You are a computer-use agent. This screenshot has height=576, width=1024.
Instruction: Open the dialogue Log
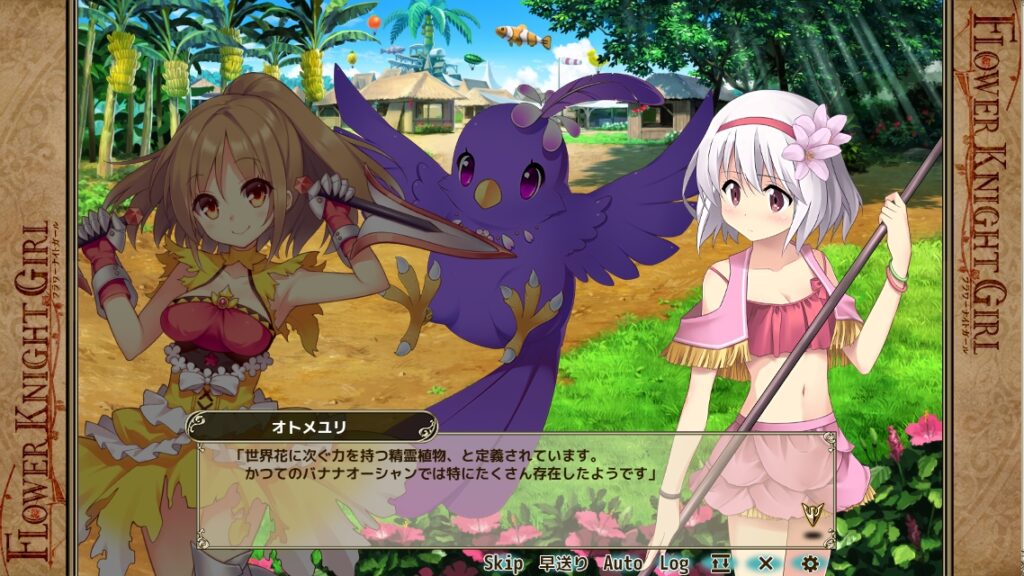click(x=673, y=564)
